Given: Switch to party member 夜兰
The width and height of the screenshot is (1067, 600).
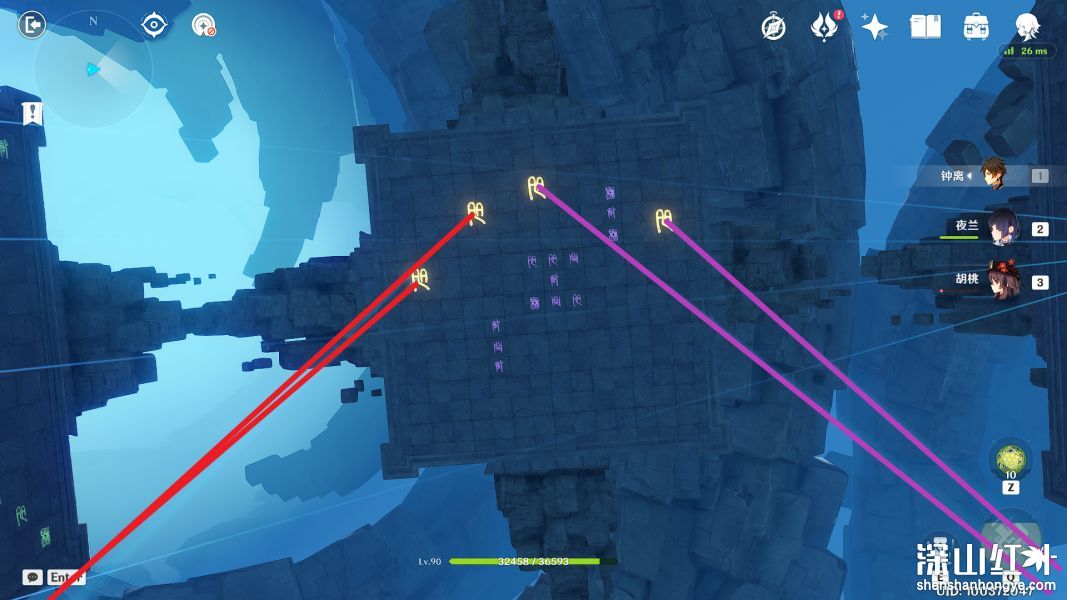Looking at the screenshot, I should coord(1001,228).
